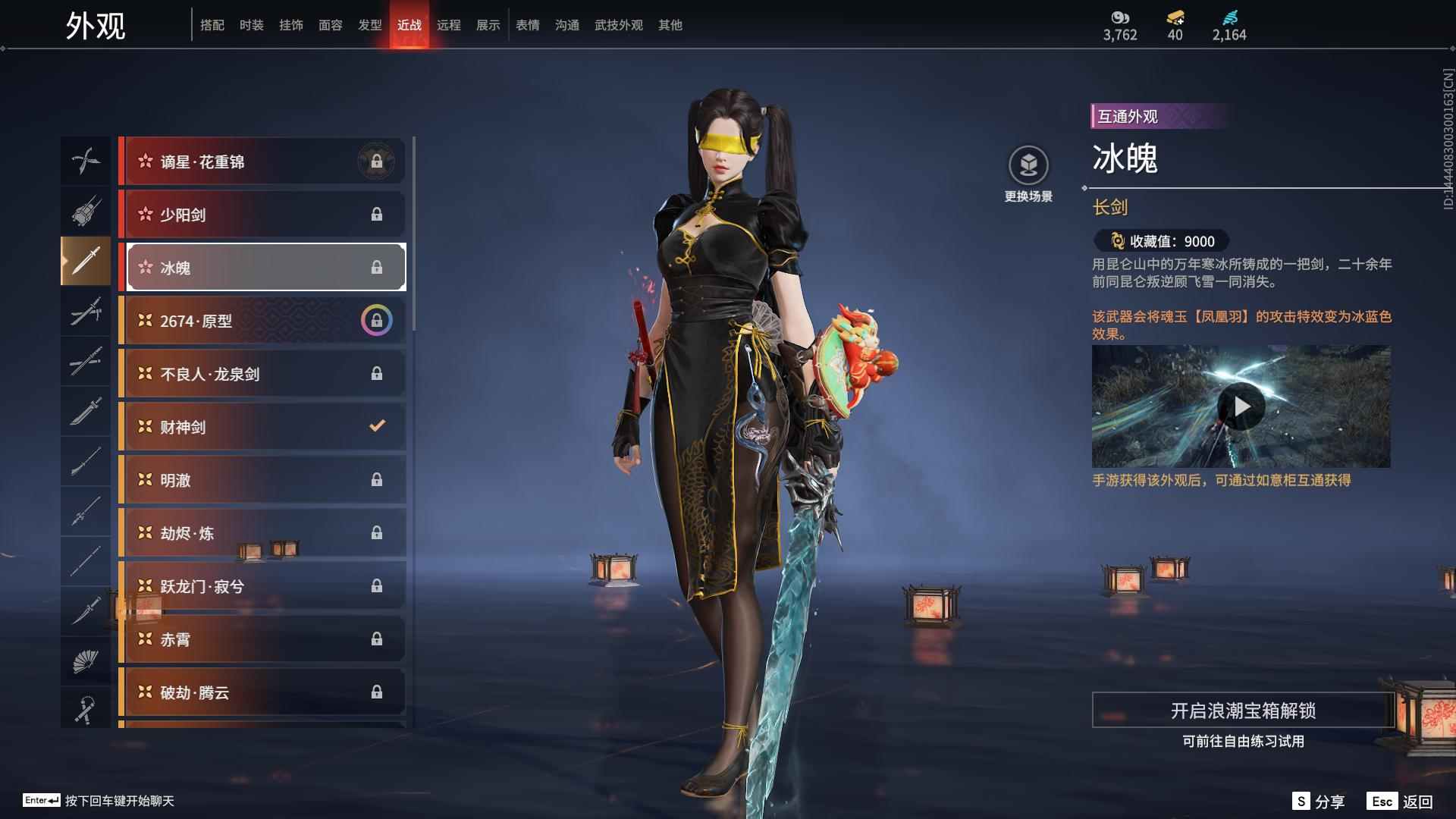Switch to the 搭配 tab
This screenshot has width=1456, height=819.
[x=212, y=25]
